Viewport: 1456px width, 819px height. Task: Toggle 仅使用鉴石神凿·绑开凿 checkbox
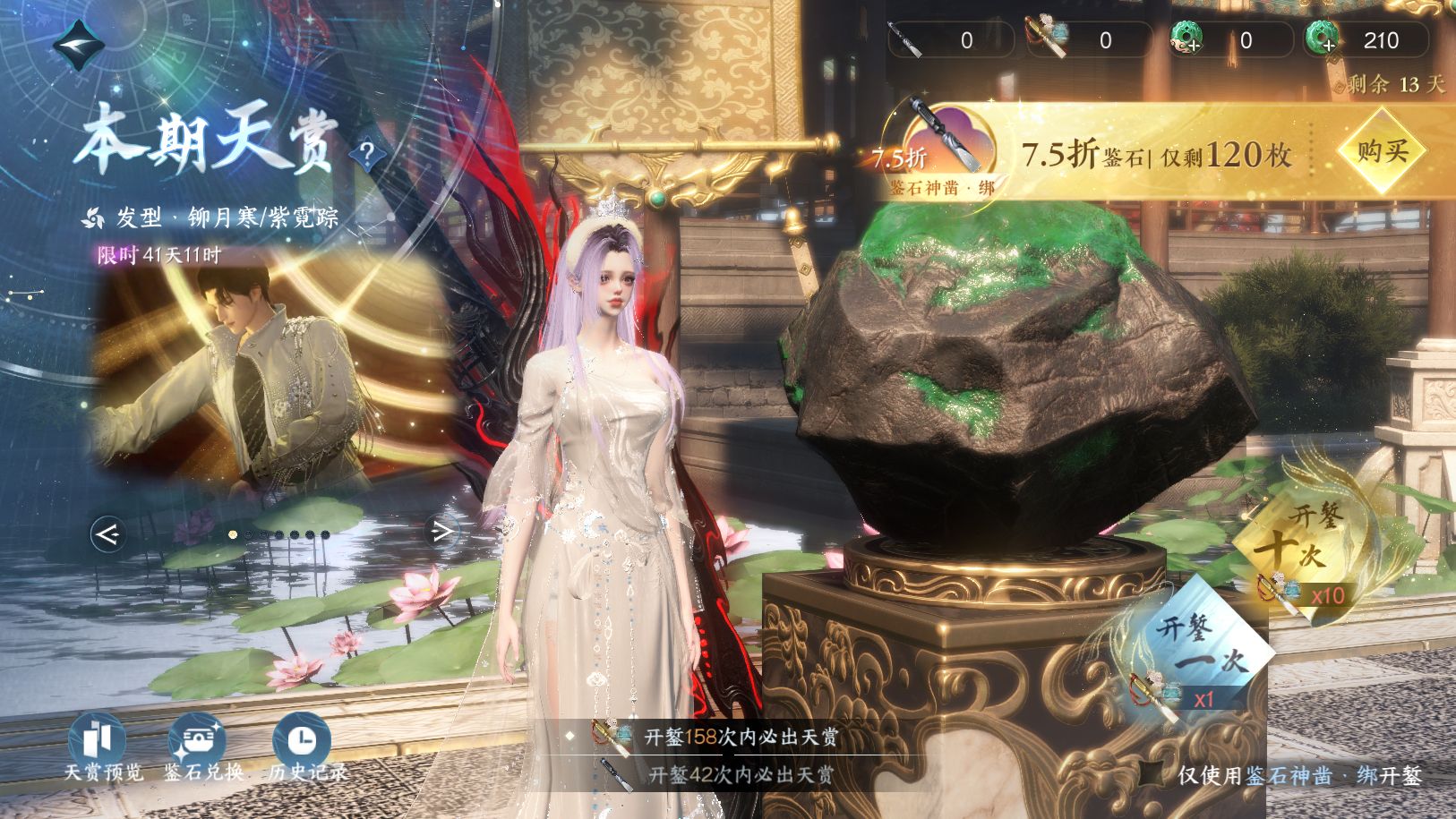[1152, 774]
